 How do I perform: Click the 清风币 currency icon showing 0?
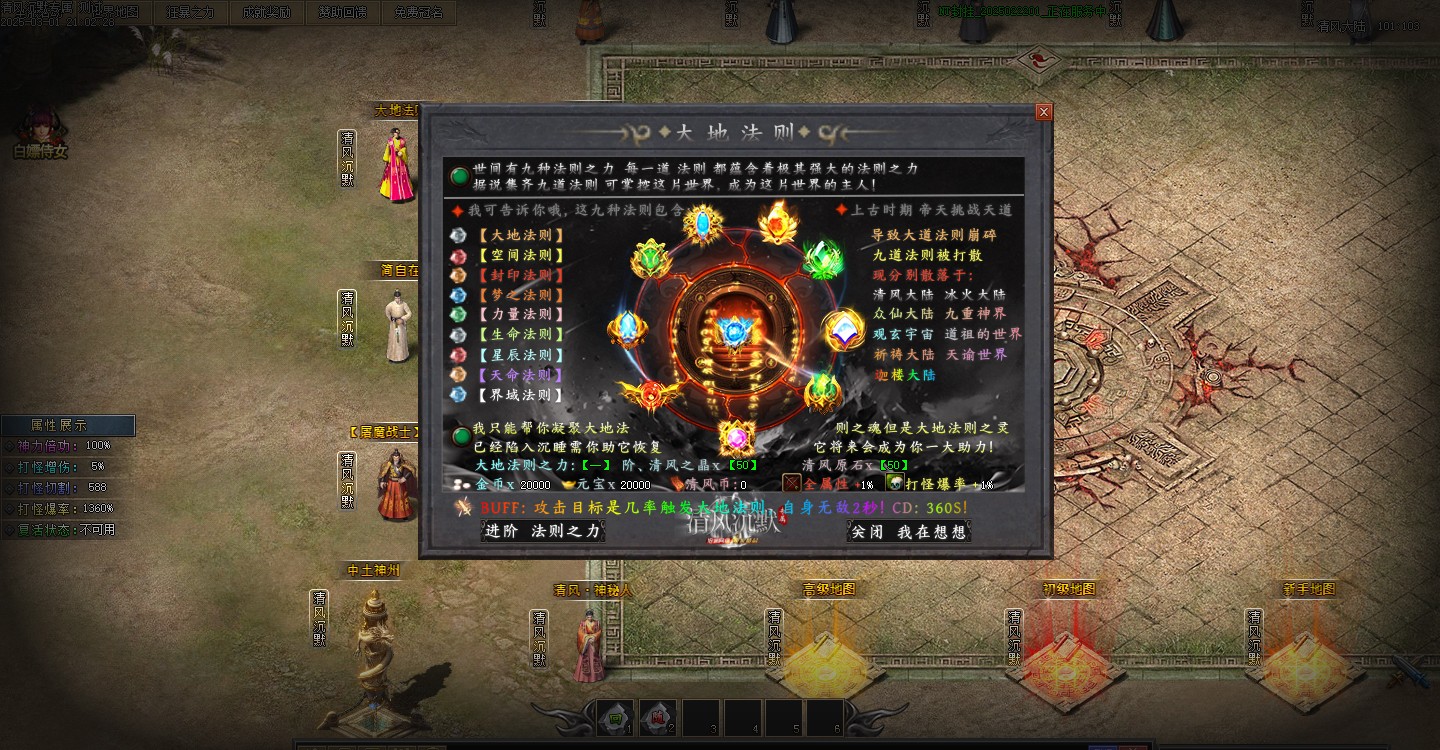678,485
